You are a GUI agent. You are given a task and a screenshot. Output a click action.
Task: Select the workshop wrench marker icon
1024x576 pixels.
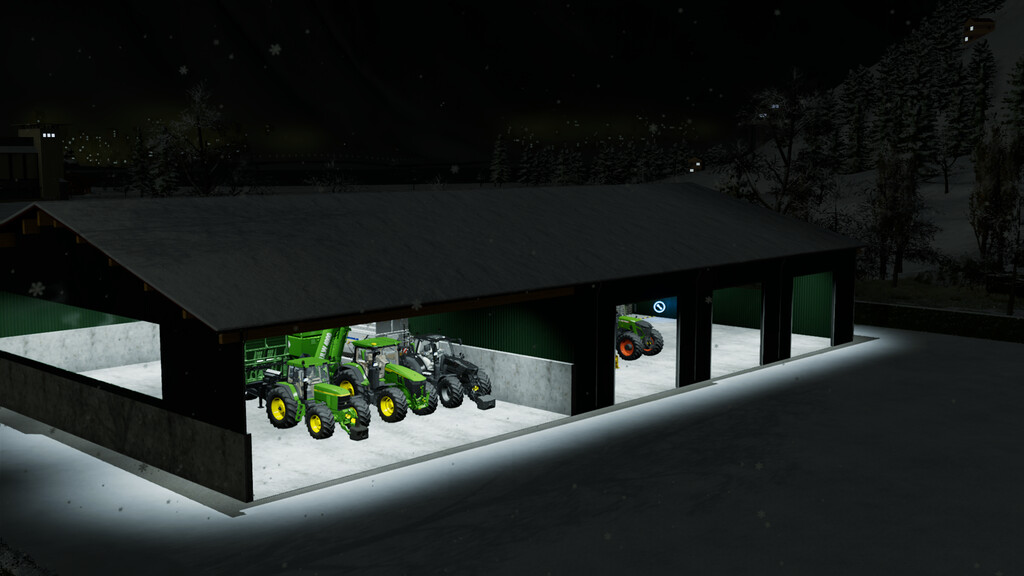659,306
